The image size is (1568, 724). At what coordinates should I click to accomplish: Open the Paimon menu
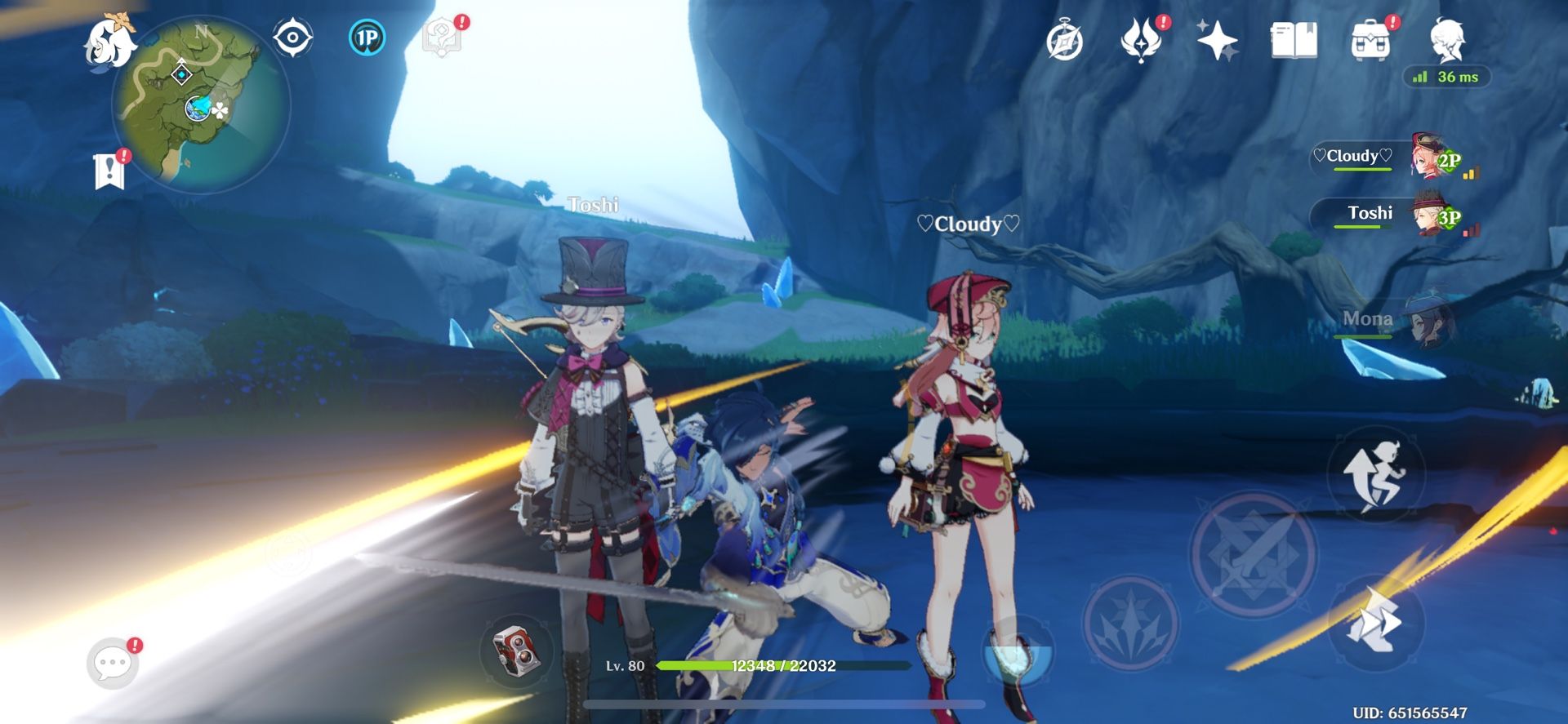(x=110, y=39)
